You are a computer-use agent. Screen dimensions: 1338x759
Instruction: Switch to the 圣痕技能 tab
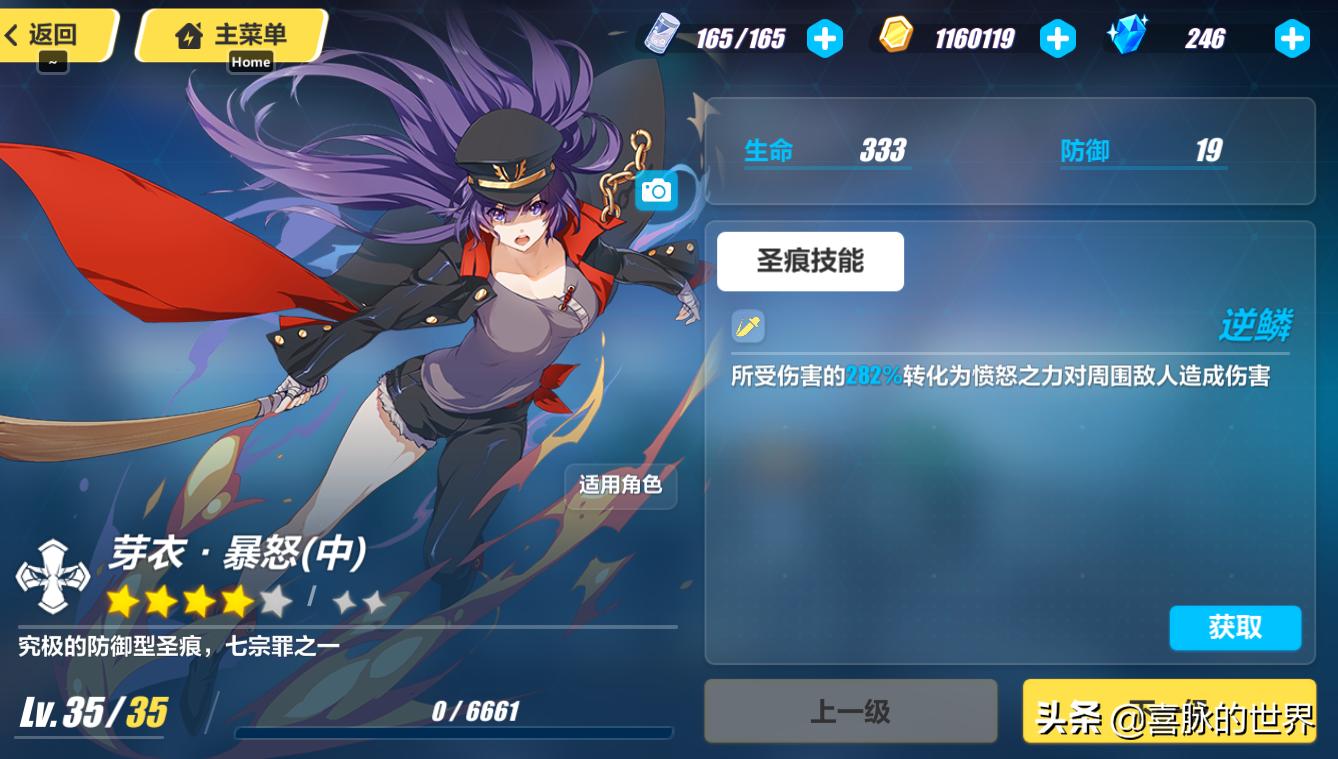pyautogui.click(x=810, y=261)
